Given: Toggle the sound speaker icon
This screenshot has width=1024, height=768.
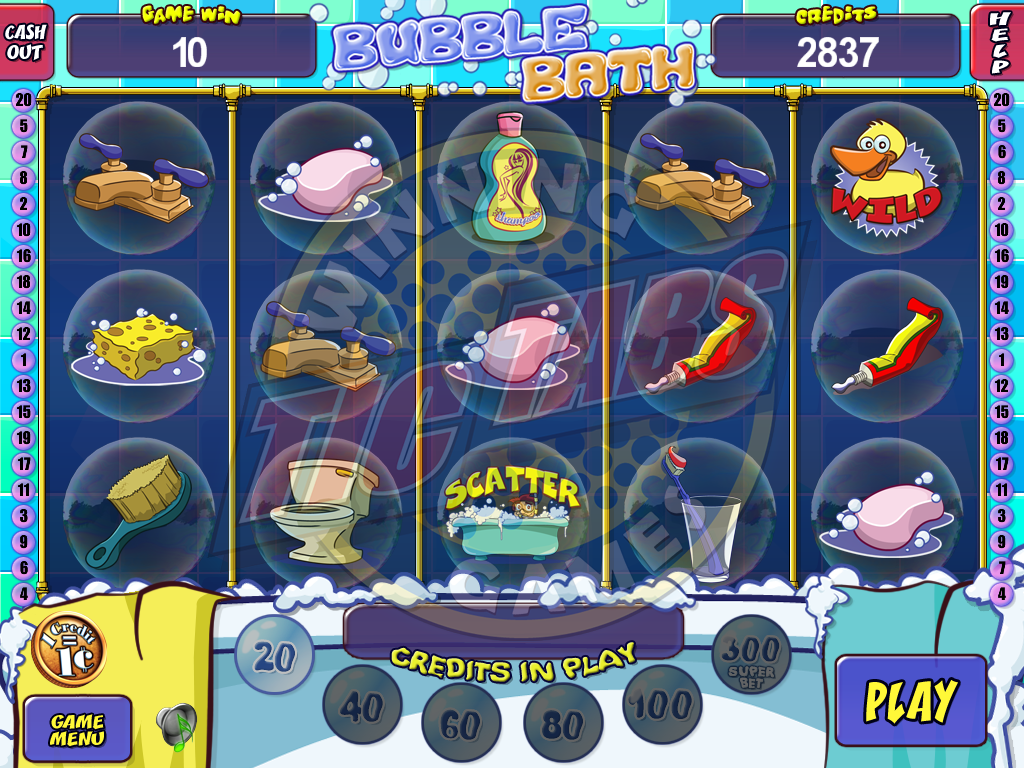Looking at the screenshot, I should click(177, 727).
